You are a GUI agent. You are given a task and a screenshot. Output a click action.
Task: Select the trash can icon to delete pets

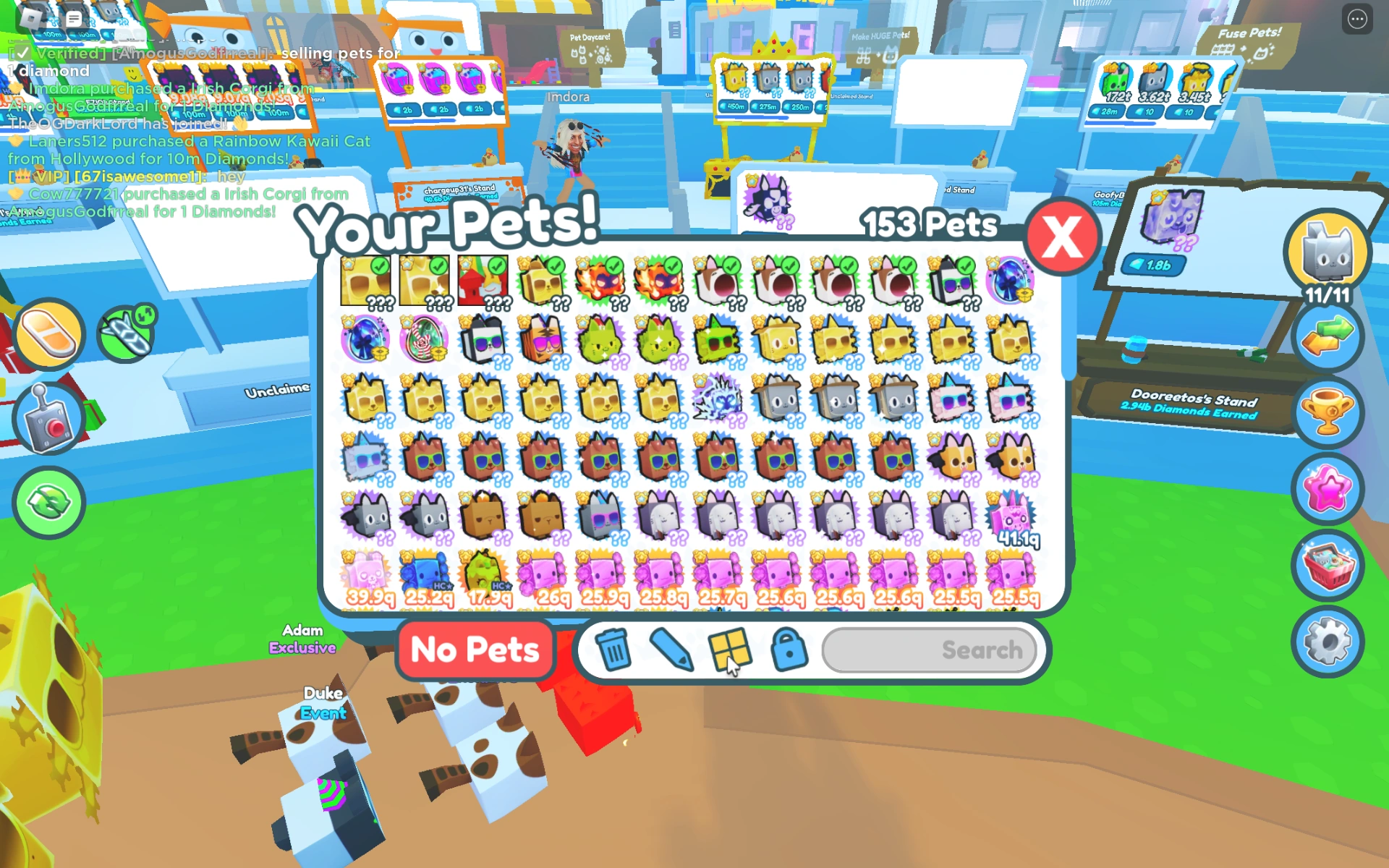point(613,650)
